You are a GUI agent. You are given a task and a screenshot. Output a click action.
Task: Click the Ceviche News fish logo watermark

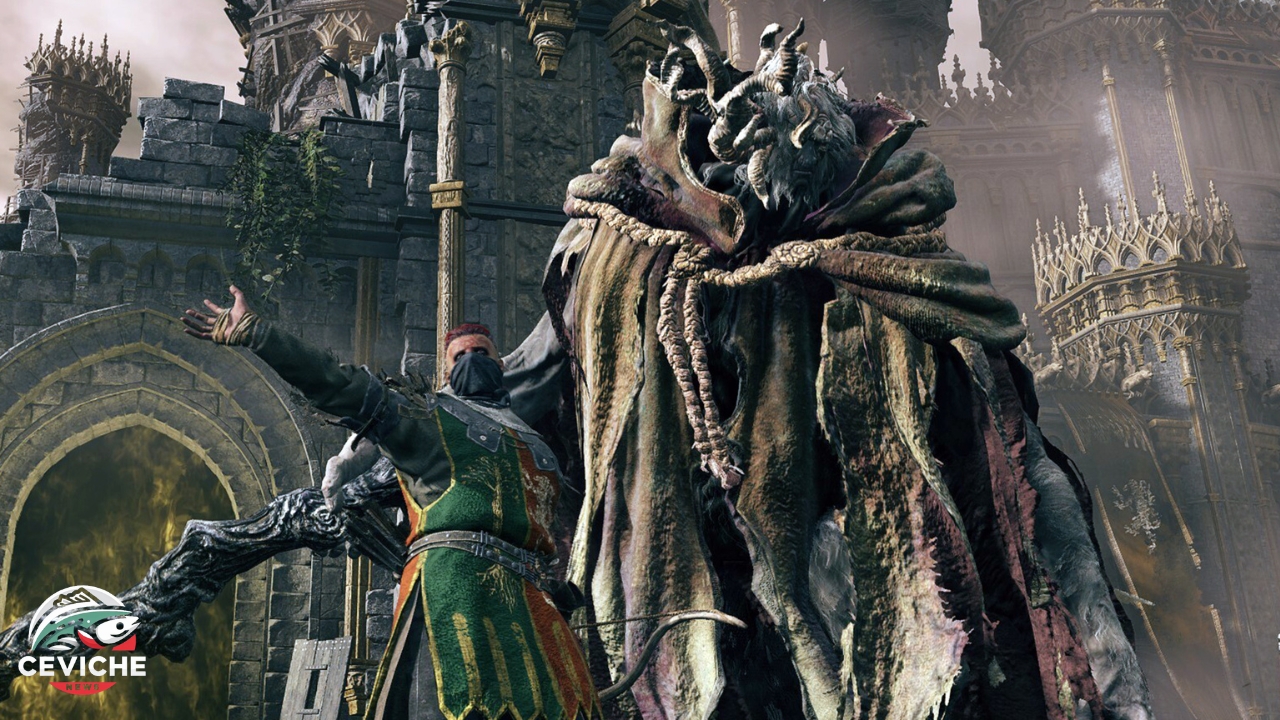(82, 638)
